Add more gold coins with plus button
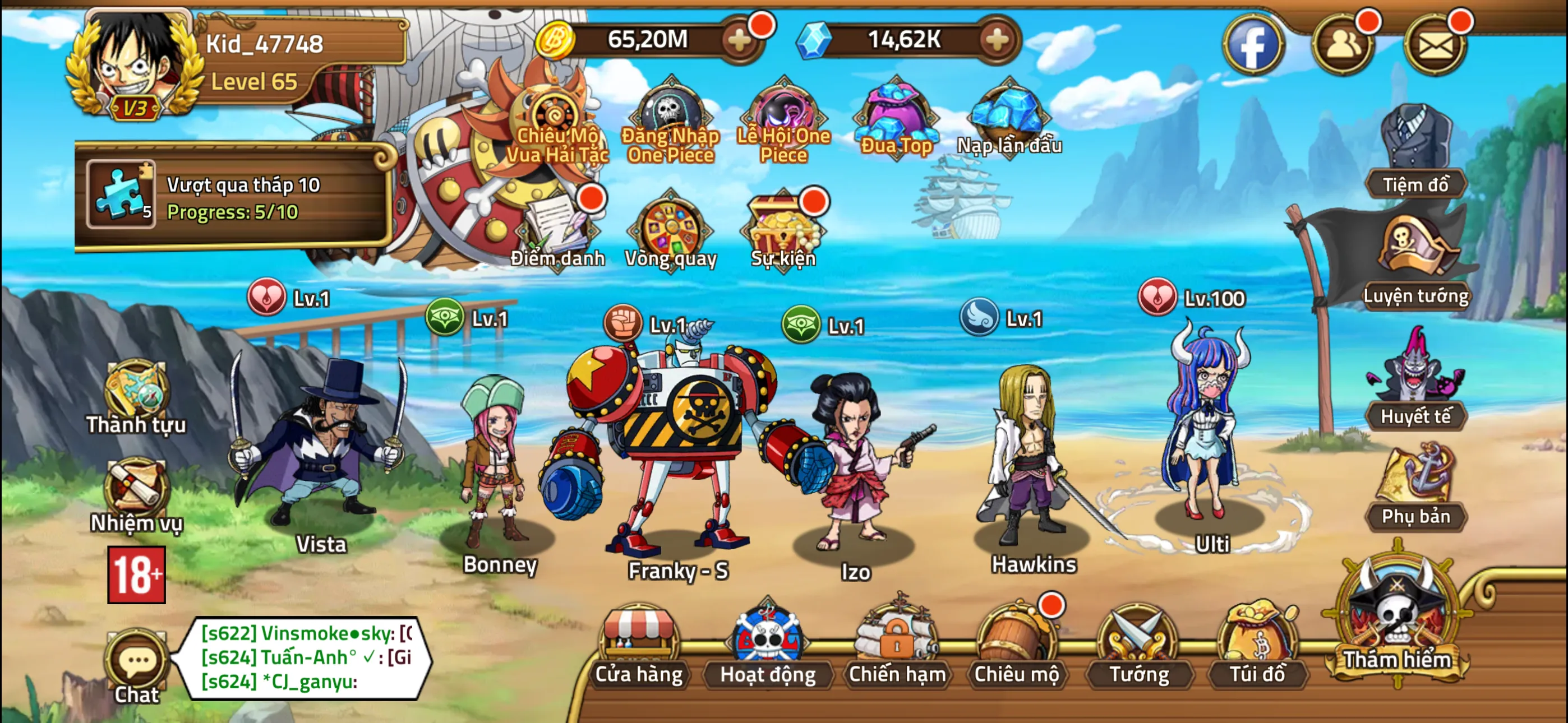Image resolution: width=1568 pixels, height=723 pixels. point(740,40)
